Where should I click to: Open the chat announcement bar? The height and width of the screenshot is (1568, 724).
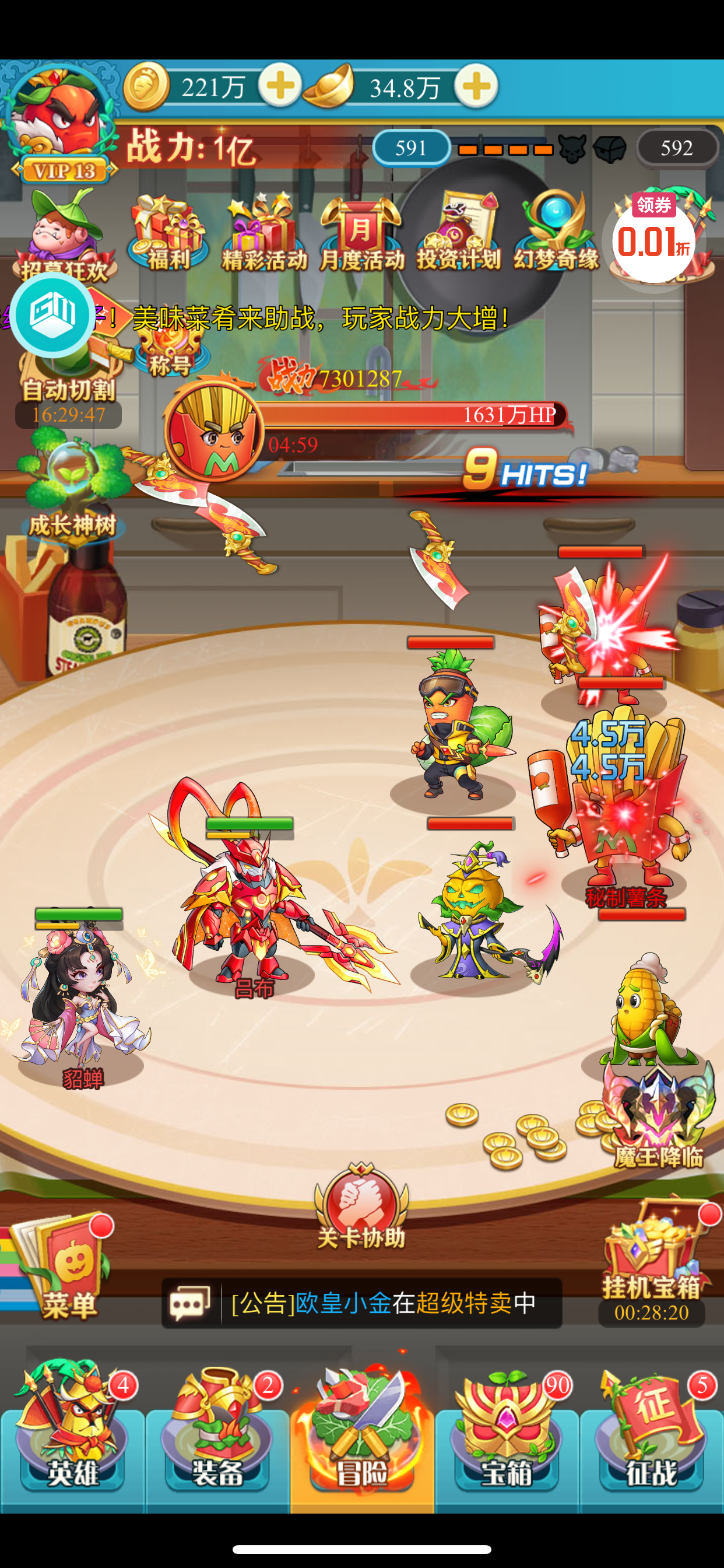click(361, 1303)
